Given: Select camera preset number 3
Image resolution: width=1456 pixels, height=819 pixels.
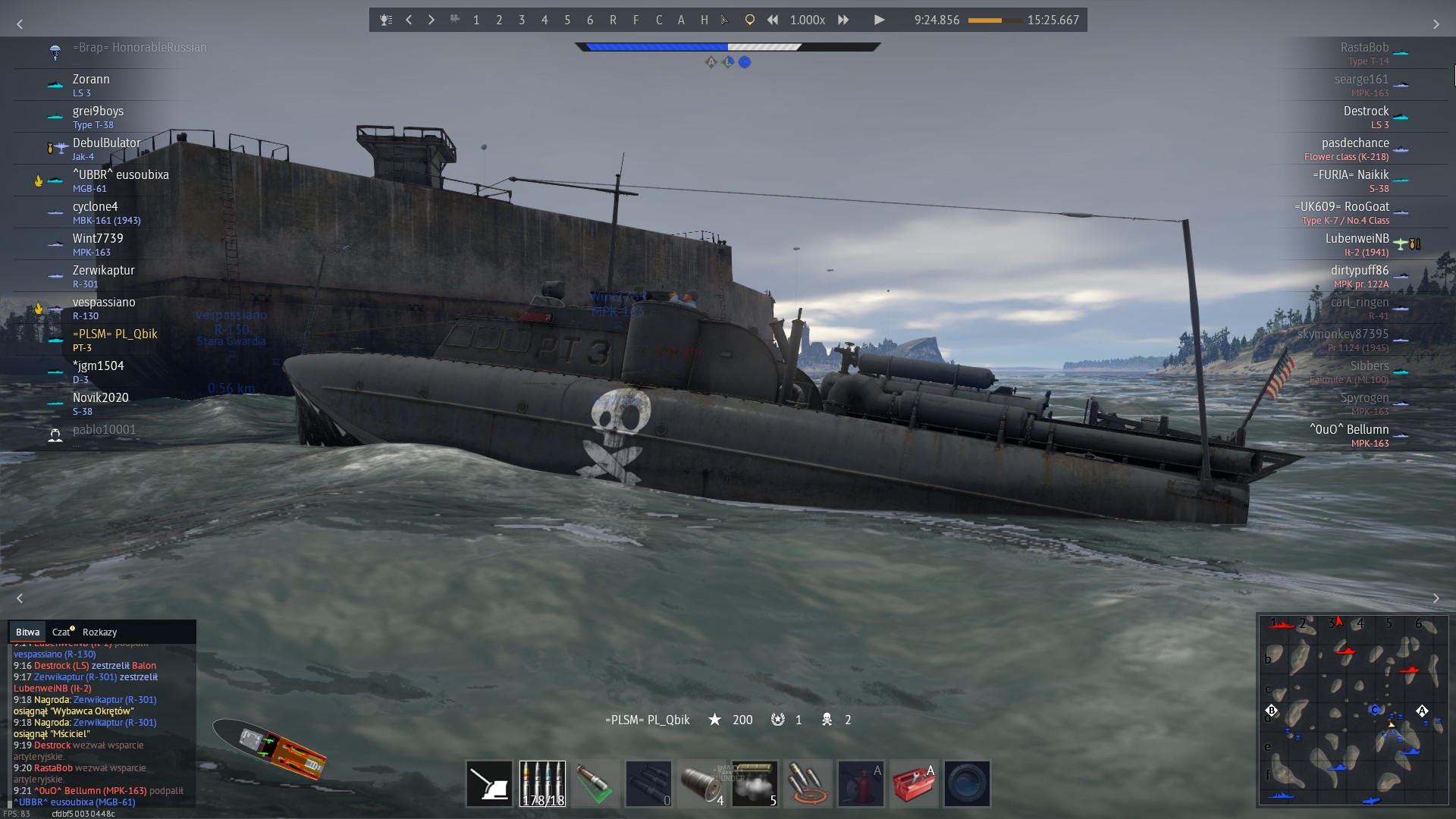Looking at the screenshot, I should tap(522, 20).
